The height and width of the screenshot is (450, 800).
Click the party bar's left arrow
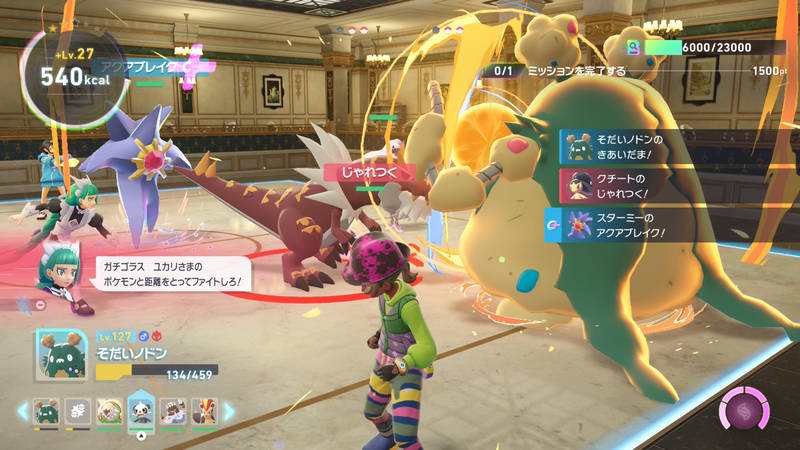pyautogui.click(x=22, y=411)
